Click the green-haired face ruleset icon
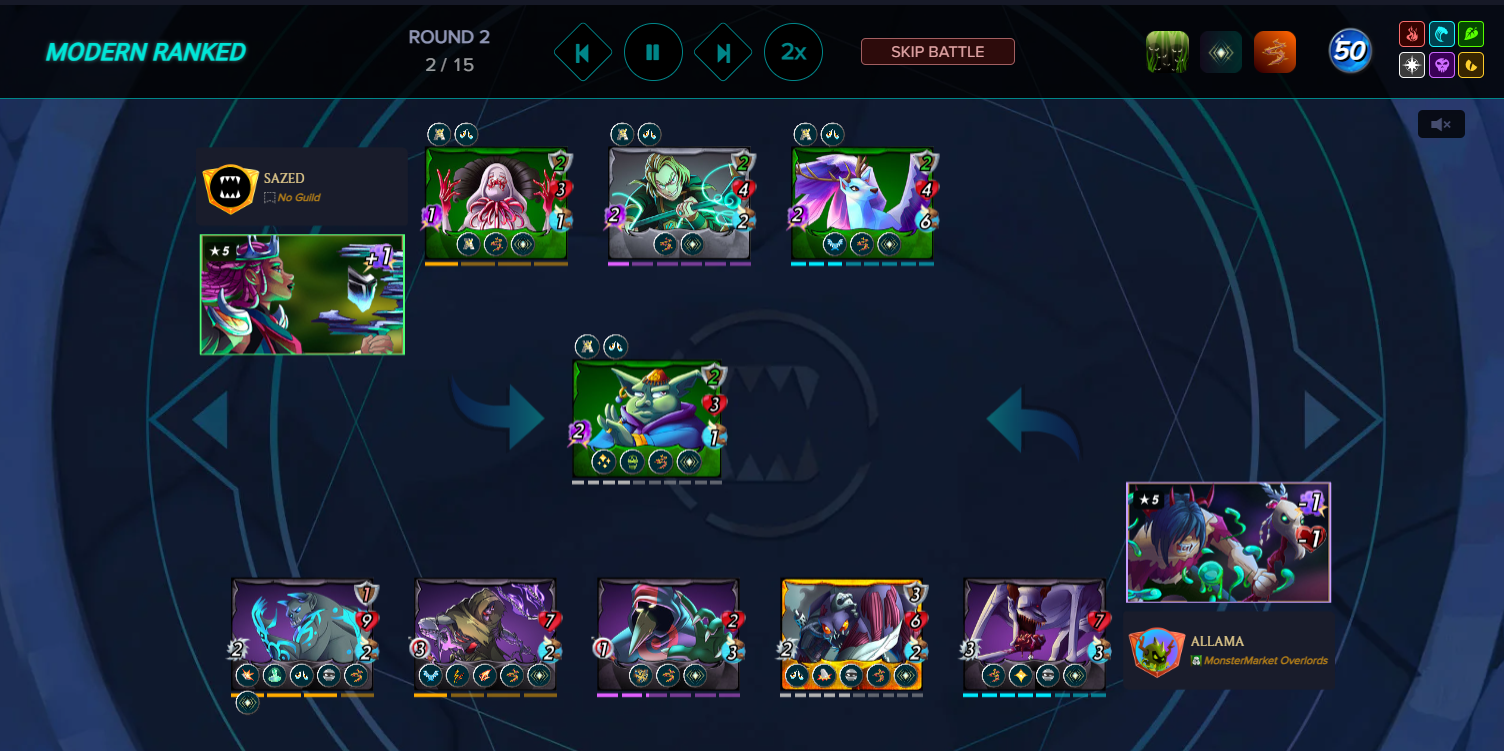Image resolution: width=1504 pixels, height=751 pixels. click(1167, 52)
